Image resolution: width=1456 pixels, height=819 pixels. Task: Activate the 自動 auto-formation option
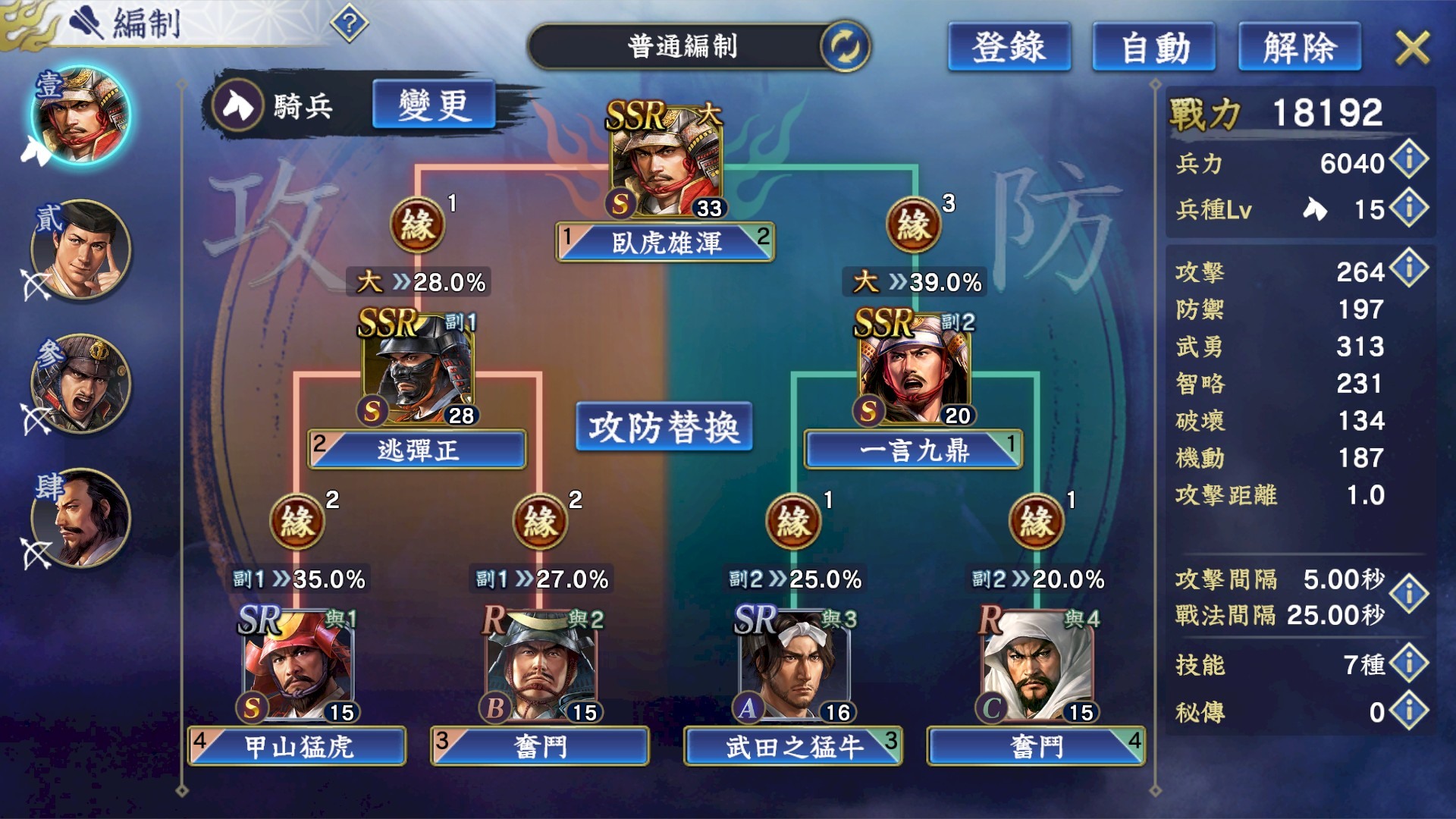point(1153,47)
